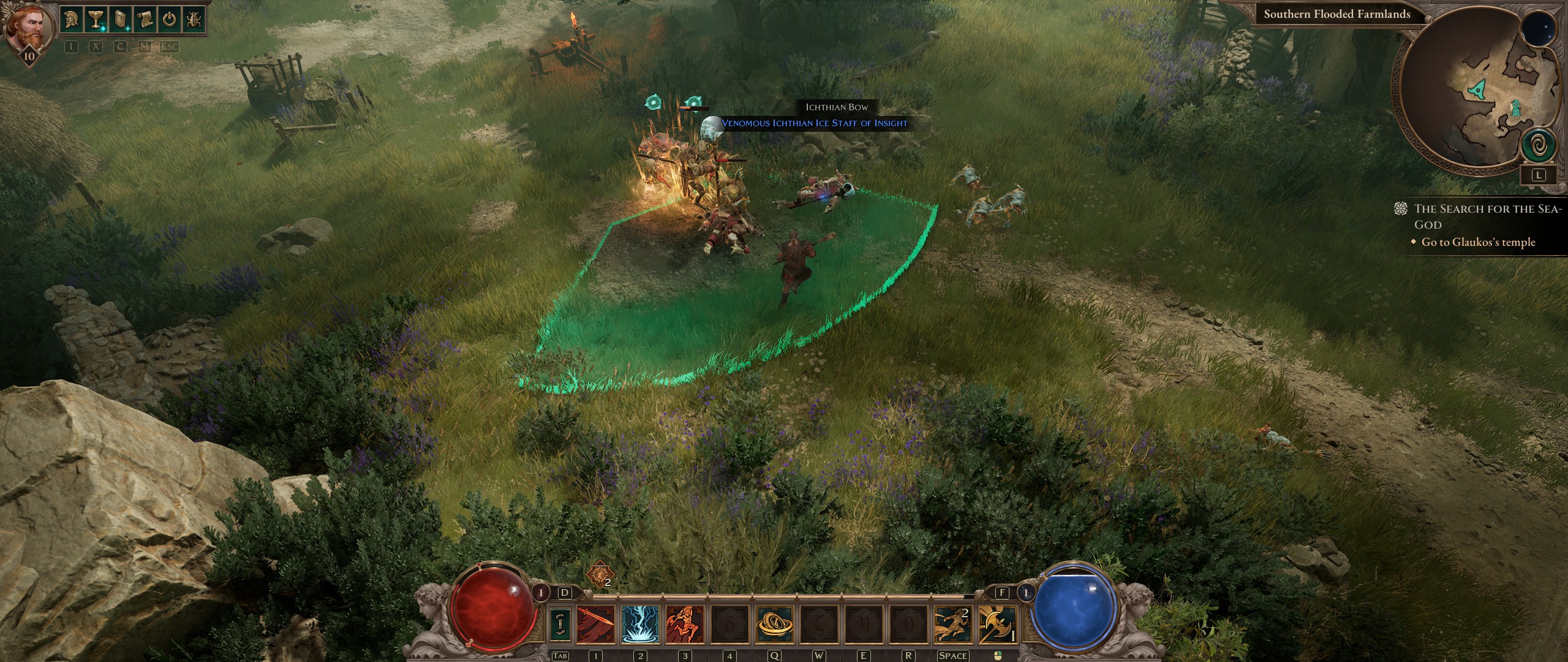Open inventory via the helmet icon

click(72, 20)
